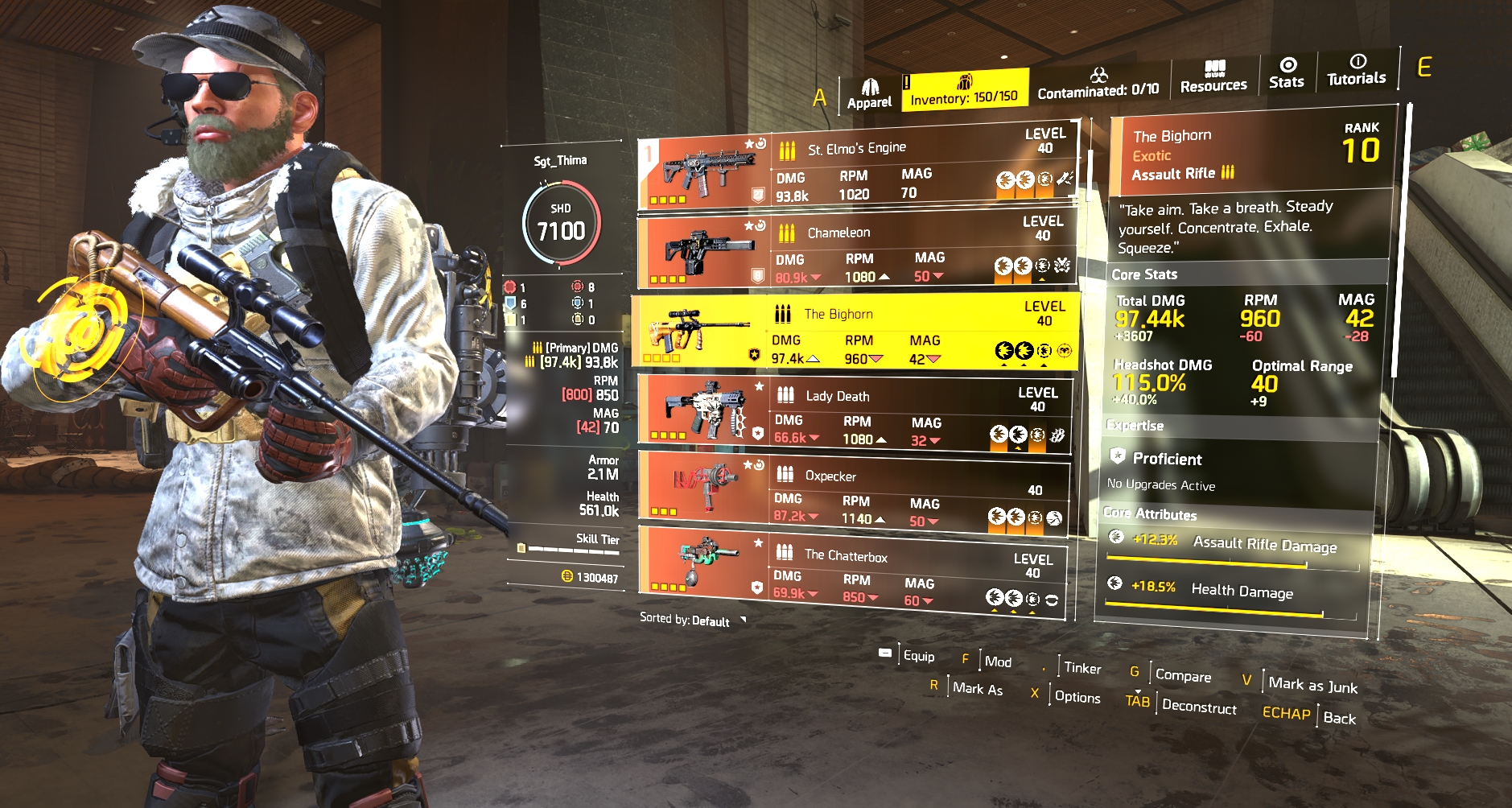Switch to the Stats tab
Image resolution: width=1512 pixels, height=808 pixels.
(1286, 73)
